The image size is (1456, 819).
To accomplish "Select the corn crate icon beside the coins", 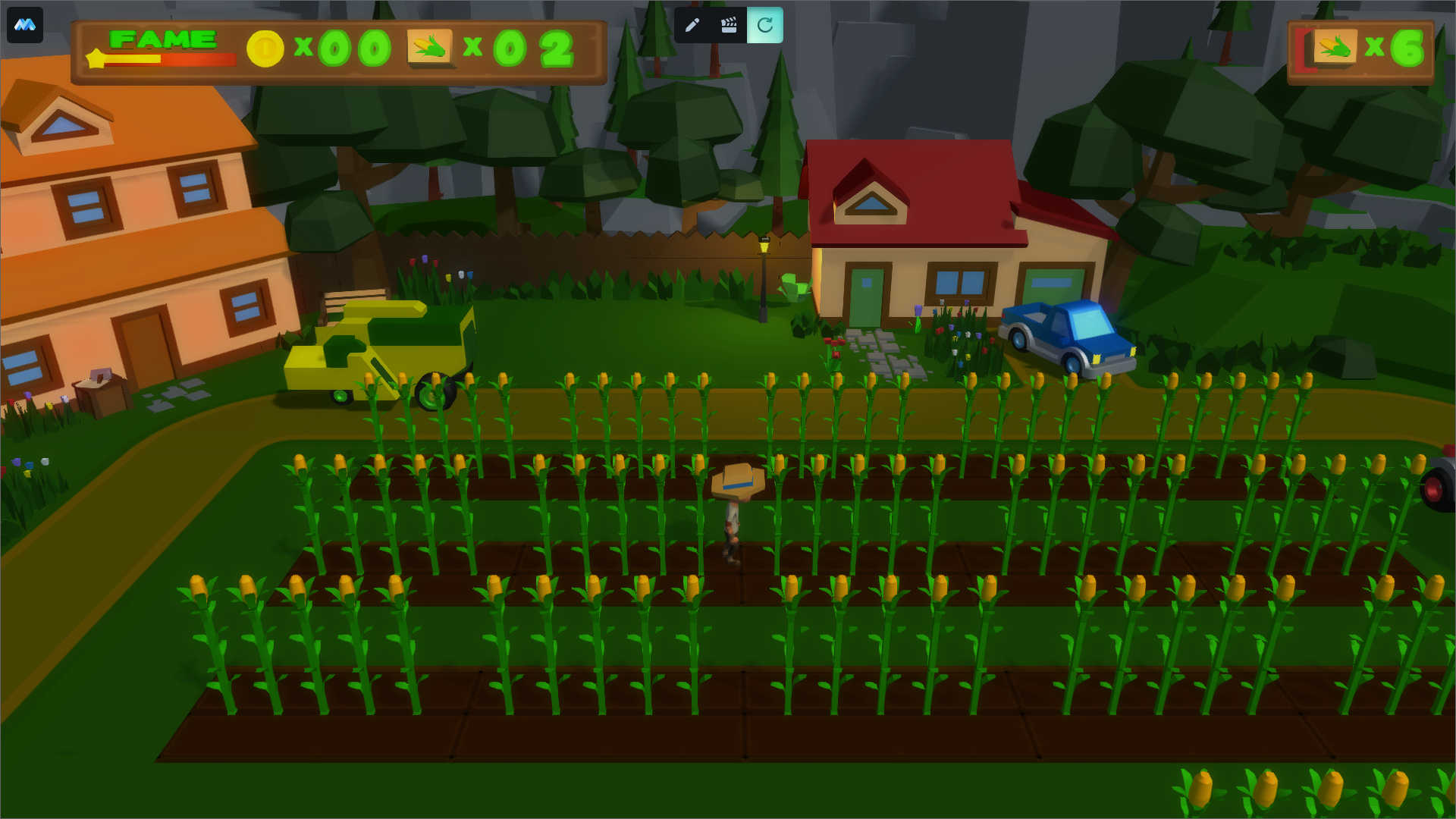I will 430,48.
